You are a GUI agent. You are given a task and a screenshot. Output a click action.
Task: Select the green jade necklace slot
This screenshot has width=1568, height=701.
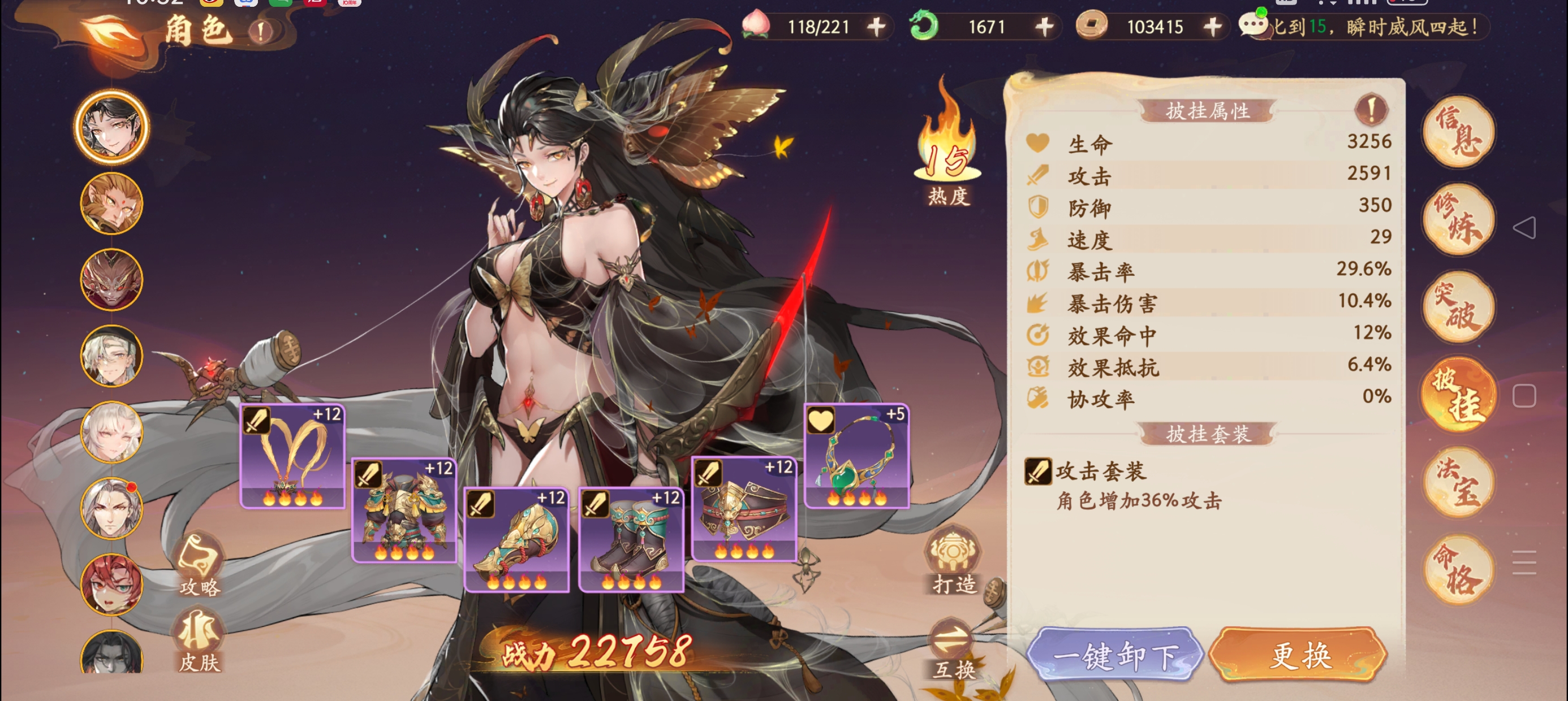856,456
